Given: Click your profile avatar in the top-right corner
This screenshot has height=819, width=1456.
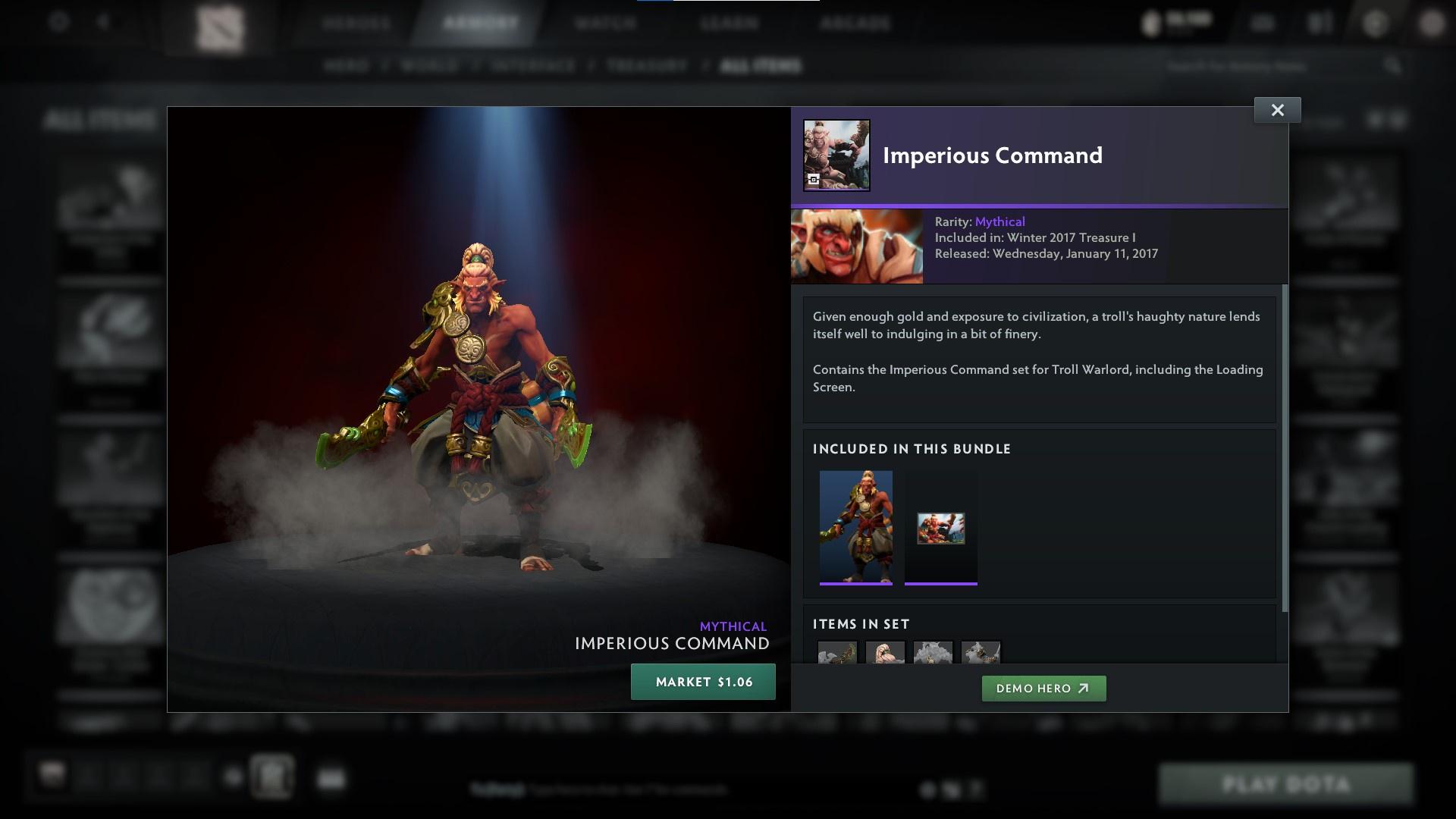Looking at the screenshot, I should (x=1432, y=24).
